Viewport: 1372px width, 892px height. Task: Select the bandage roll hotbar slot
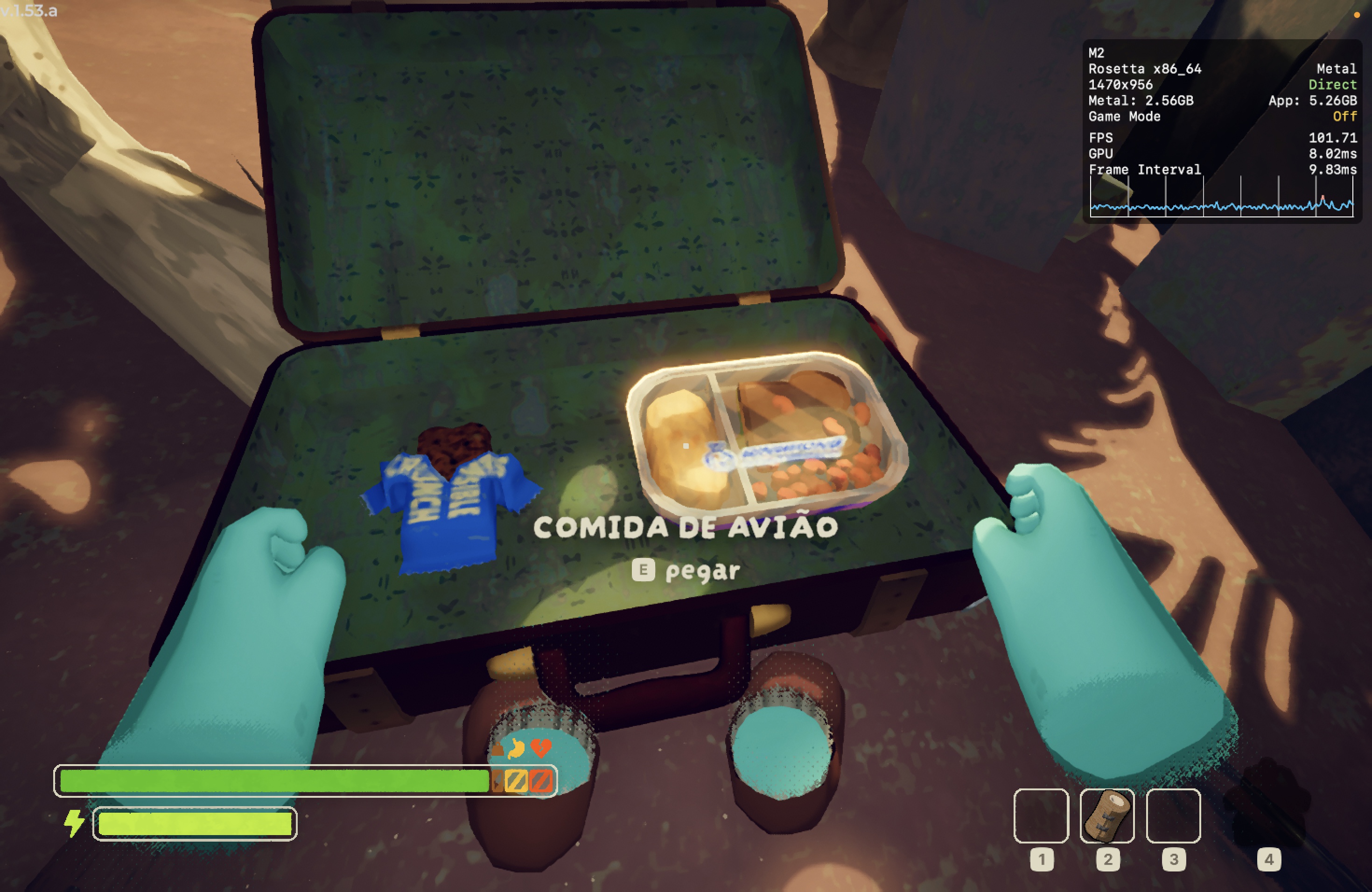[1107, 815]
